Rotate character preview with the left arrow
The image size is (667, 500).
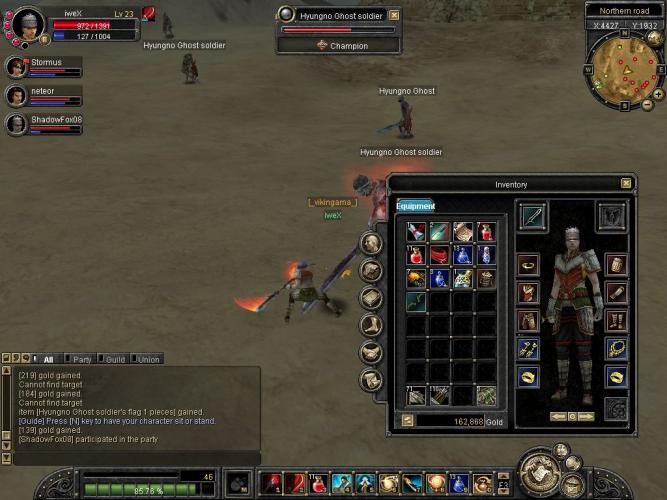(556, 416)
